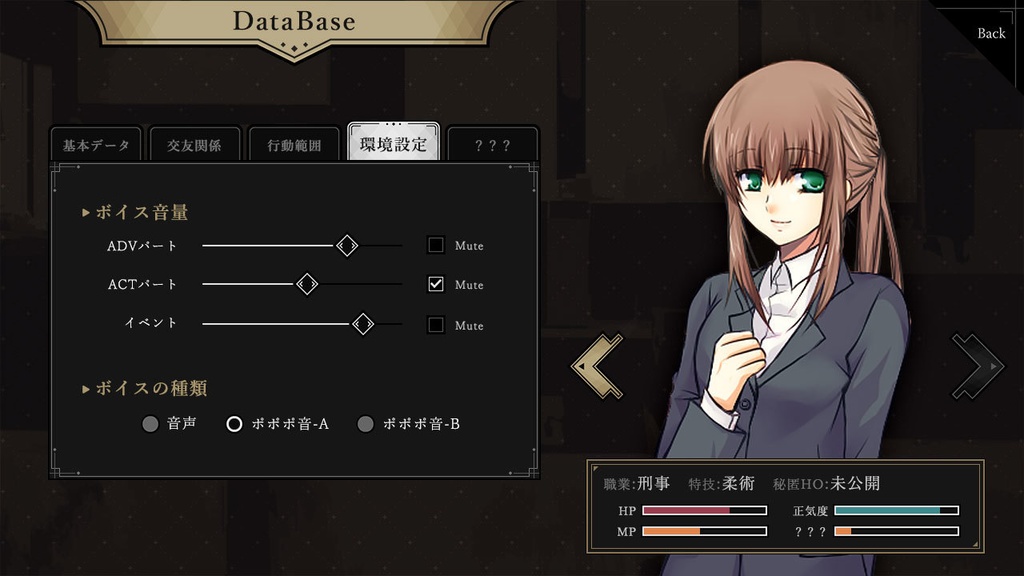Go back using the Back button
The width and height of the screenshot is (1024, 576).
coord(991,33)
